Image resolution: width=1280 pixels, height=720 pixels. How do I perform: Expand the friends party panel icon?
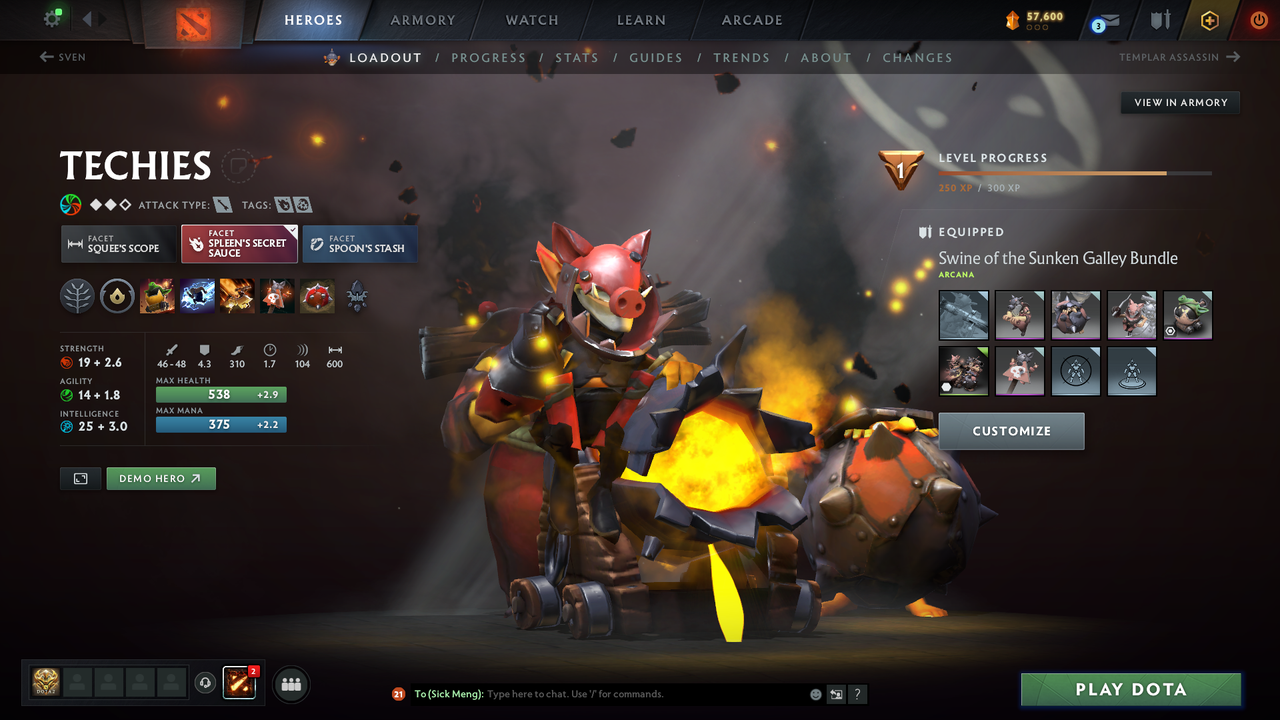pyautogui.click(x=289, y=684)
